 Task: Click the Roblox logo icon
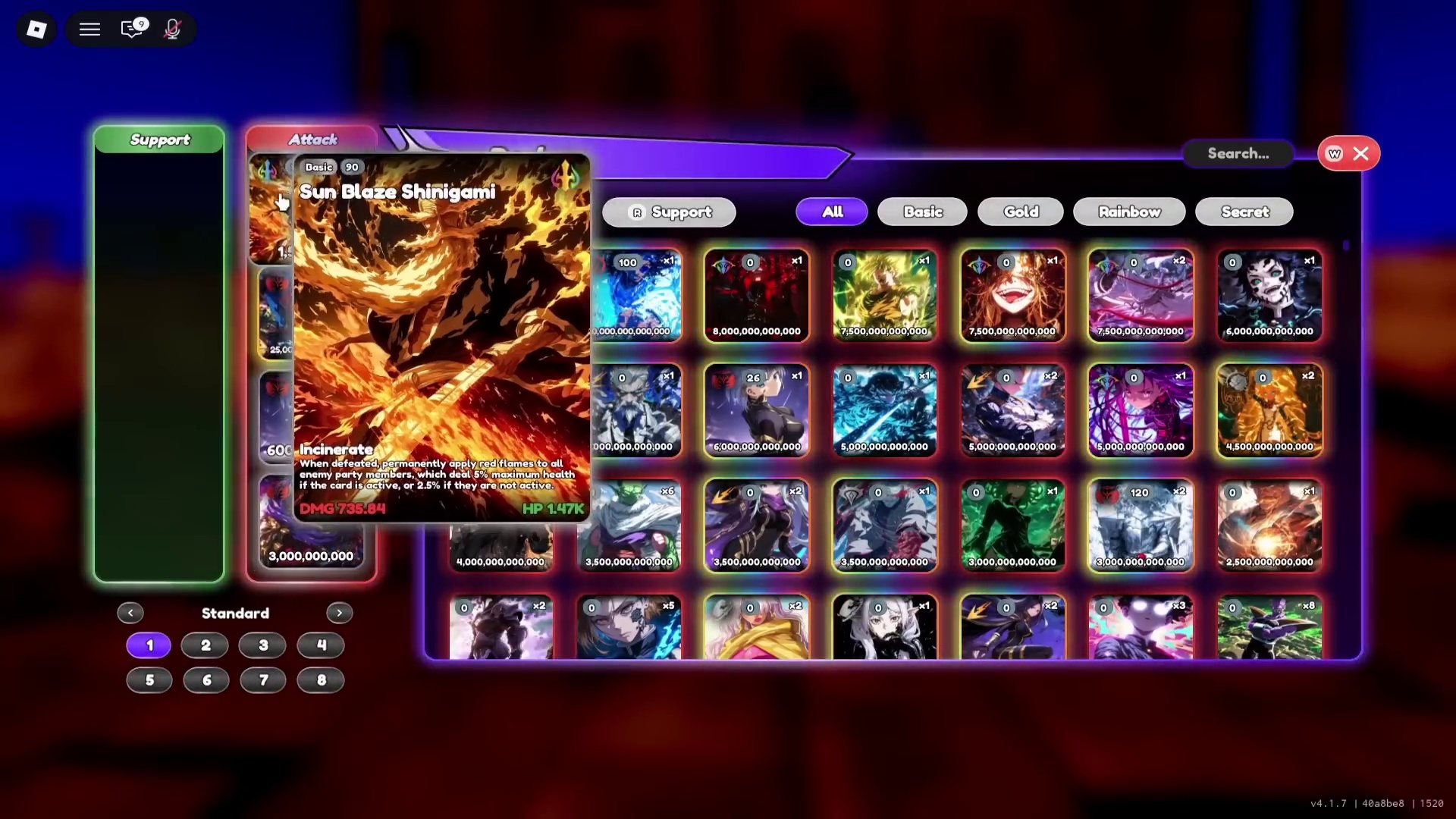click(36, 30)
